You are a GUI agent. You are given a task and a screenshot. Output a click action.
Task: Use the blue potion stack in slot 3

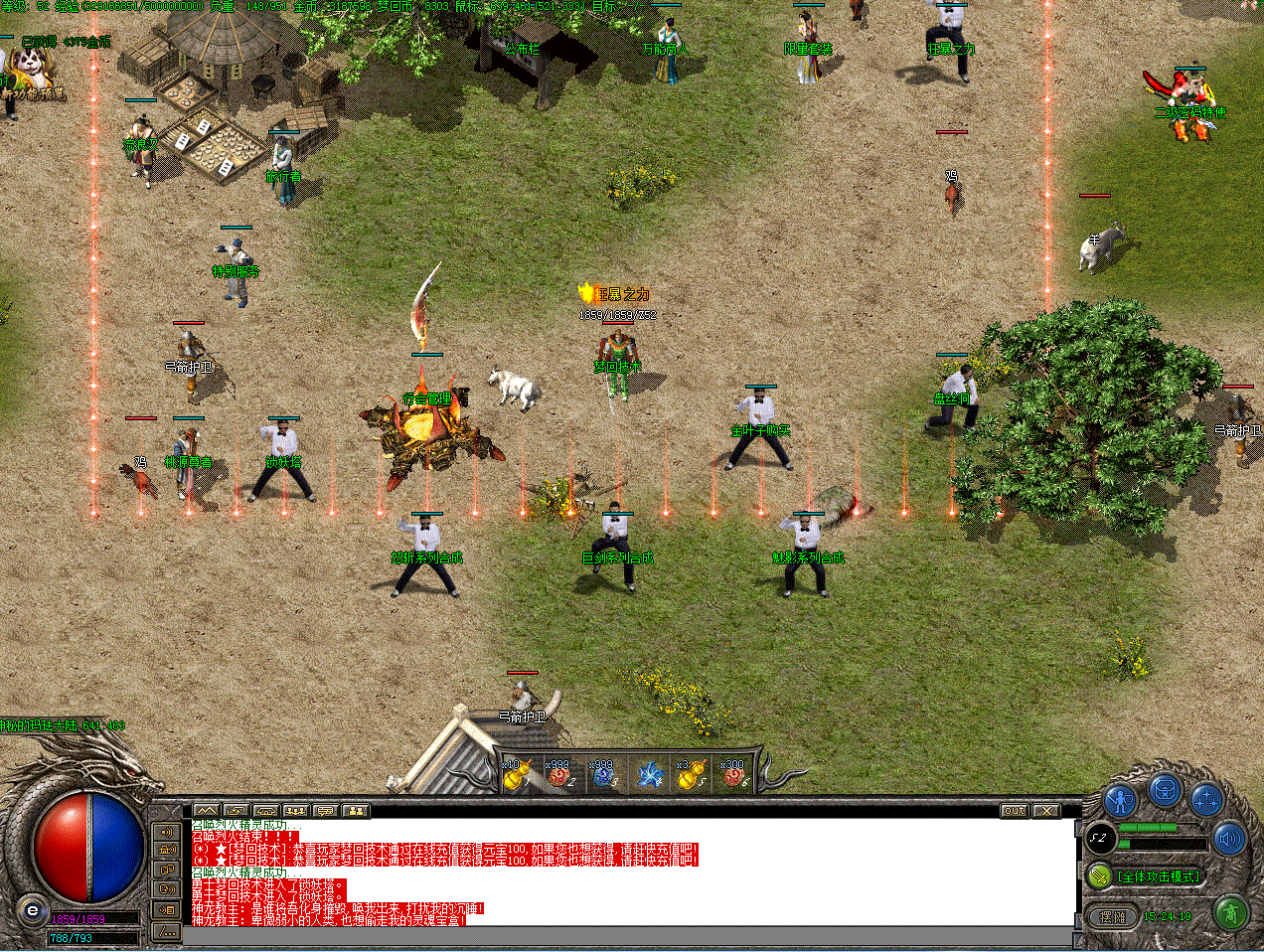(x=603, y=775)
